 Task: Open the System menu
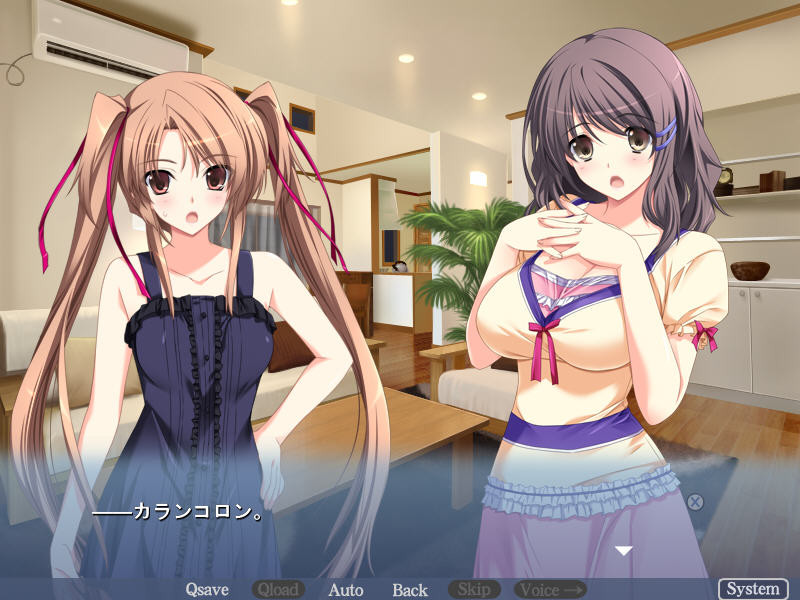(753, 589)
